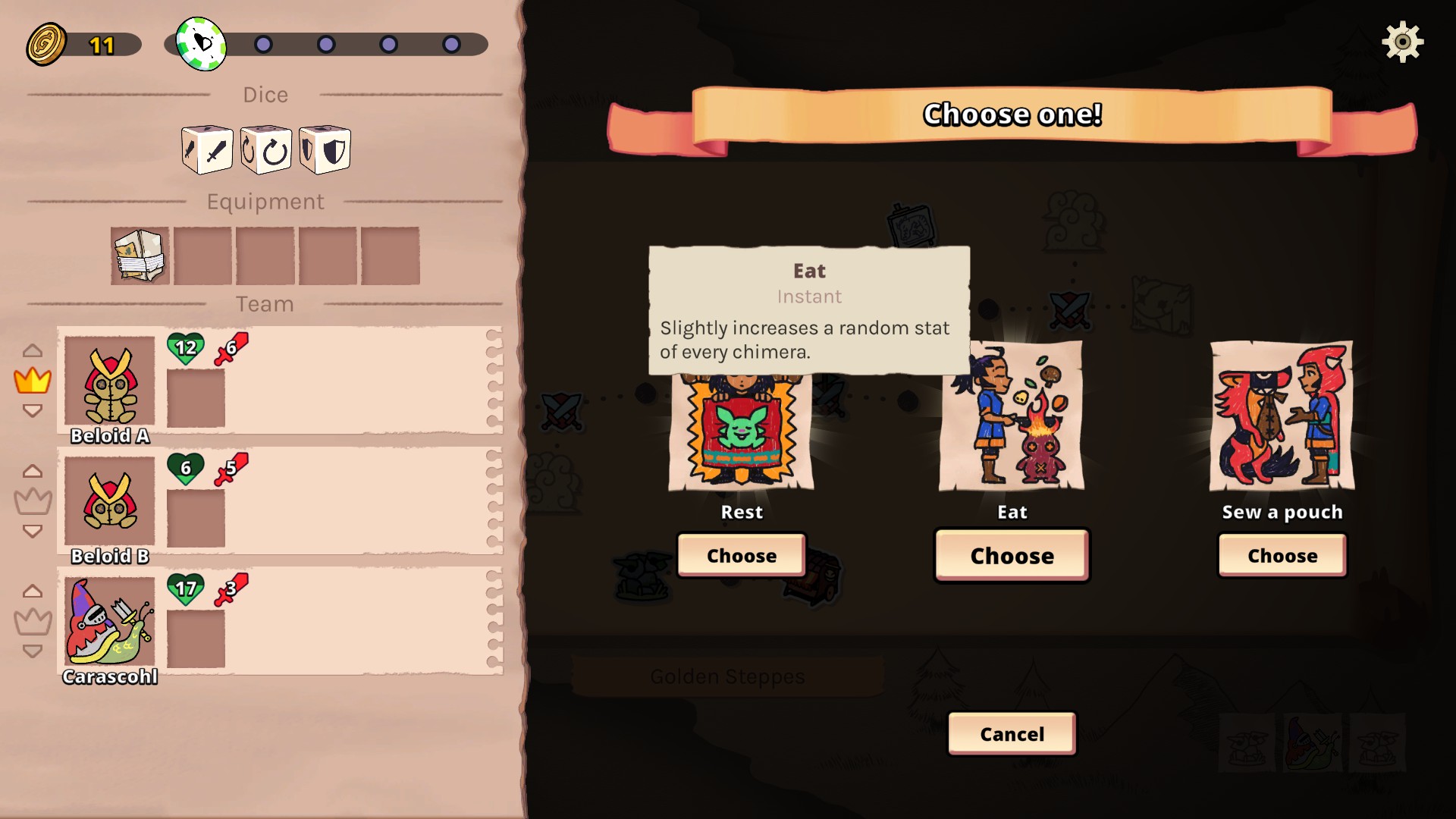Move Beloid A down in team order
Viewport: 1456px width, 819px height.
(x=33, y=411)
